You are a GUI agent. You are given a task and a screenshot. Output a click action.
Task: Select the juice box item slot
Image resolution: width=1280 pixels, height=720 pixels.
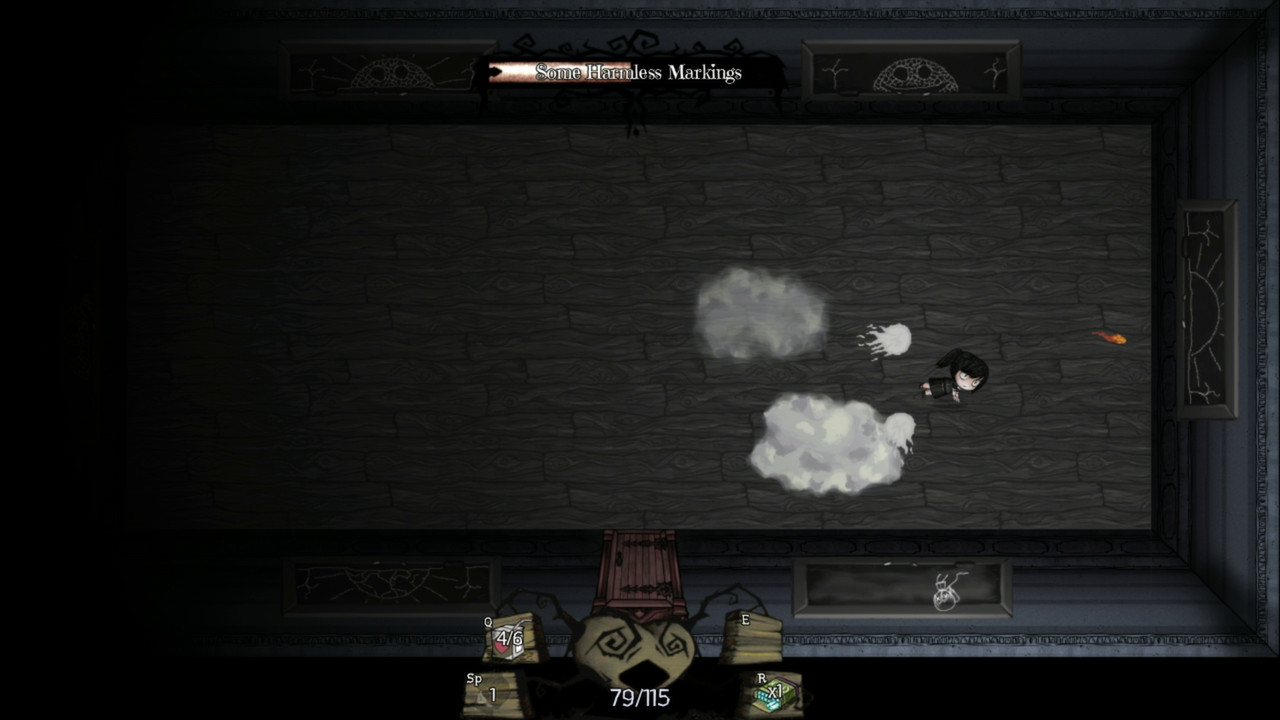(x=509, y=638)
